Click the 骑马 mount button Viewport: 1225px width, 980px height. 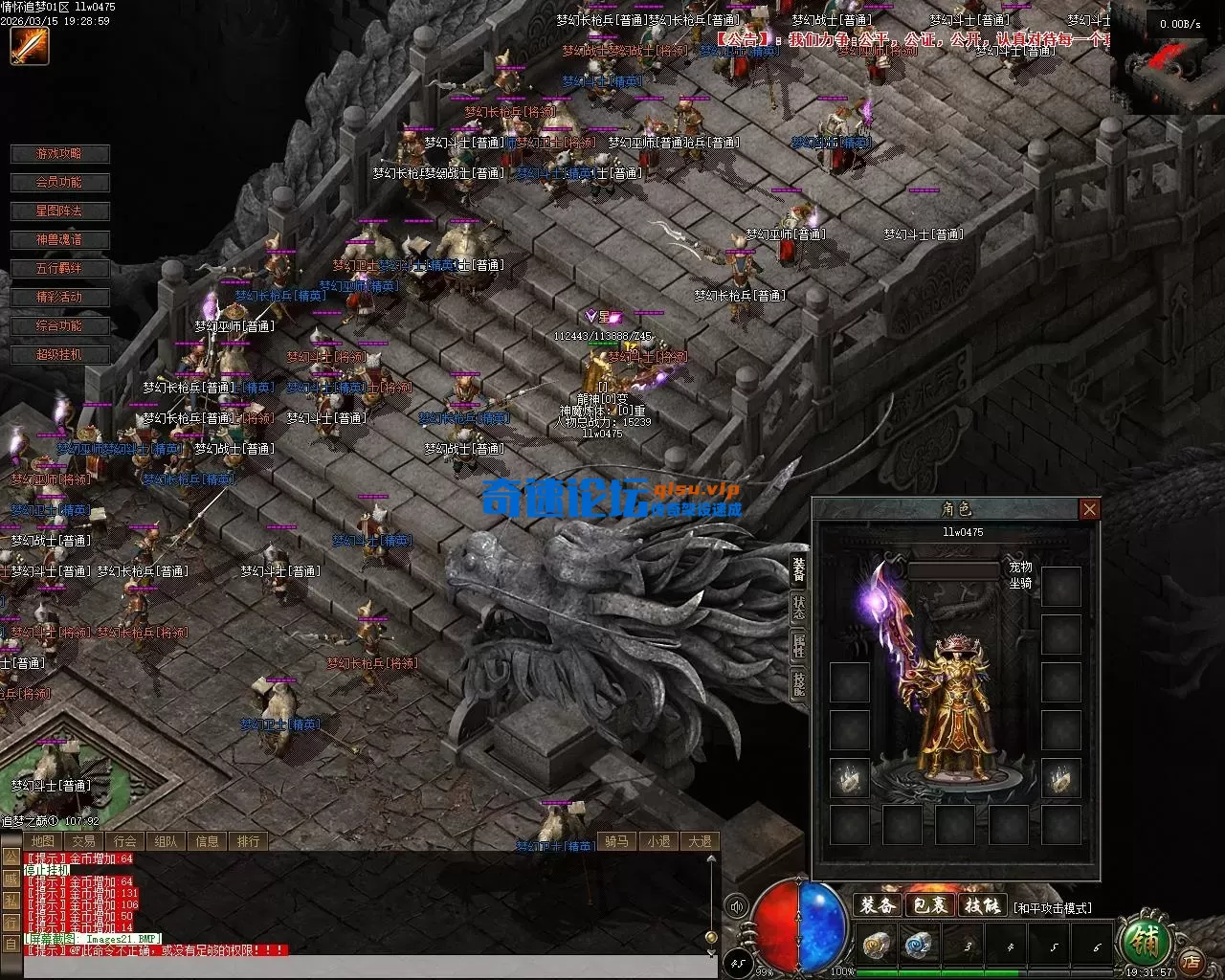616,841
